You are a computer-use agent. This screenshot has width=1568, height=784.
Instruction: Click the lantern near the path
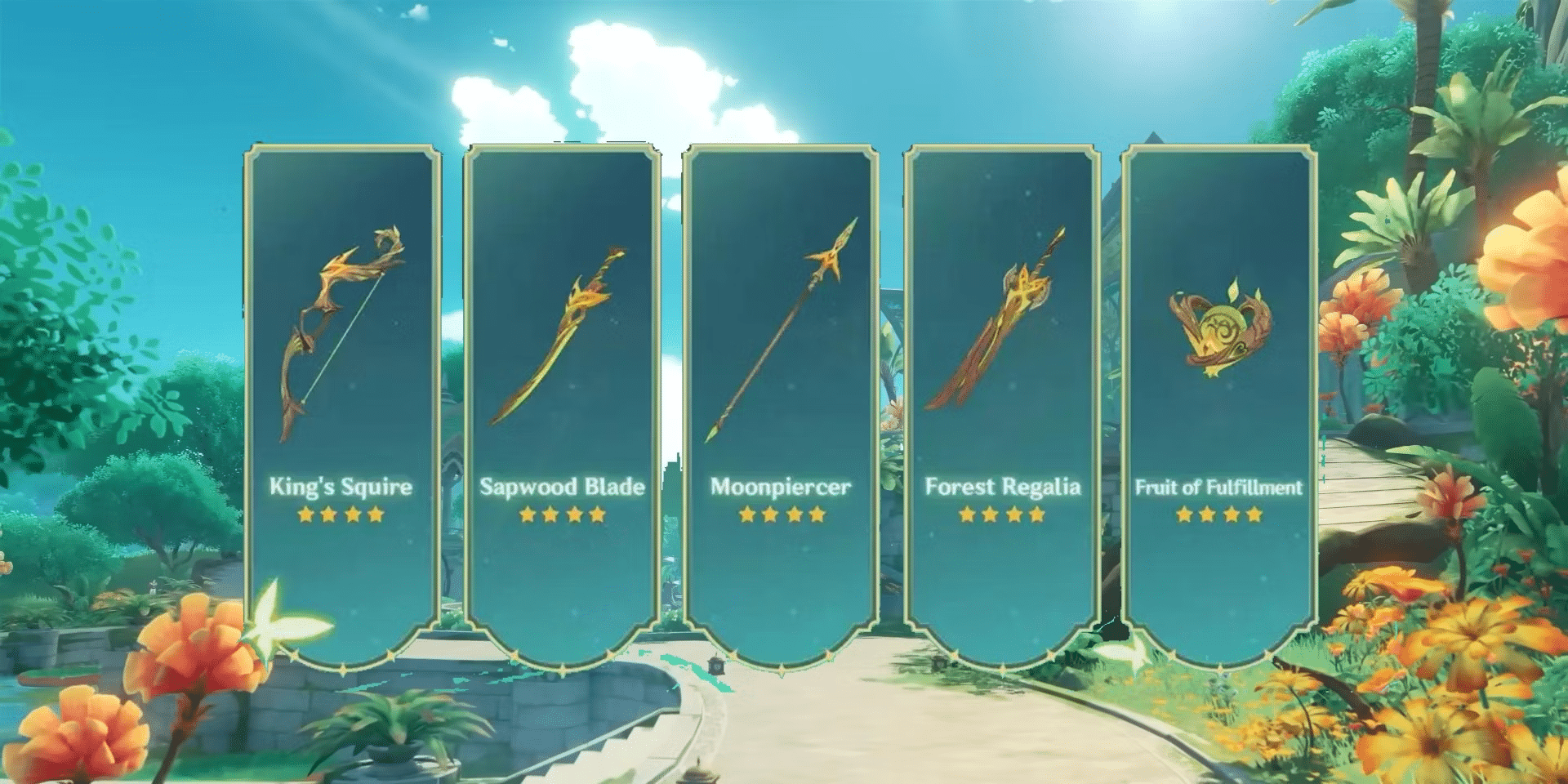coord(716,666)
